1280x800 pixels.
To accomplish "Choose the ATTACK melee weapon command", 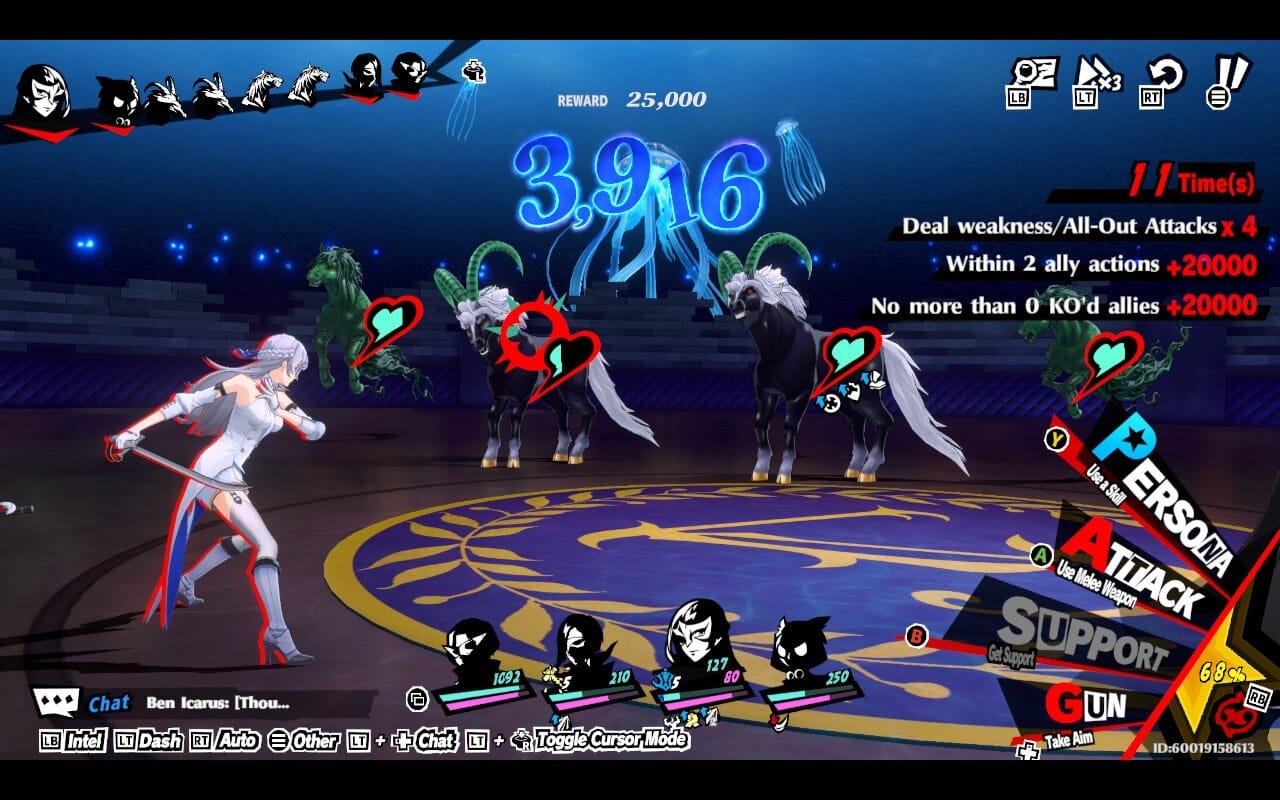I will pyautogui.click(x=1135, y=567).
